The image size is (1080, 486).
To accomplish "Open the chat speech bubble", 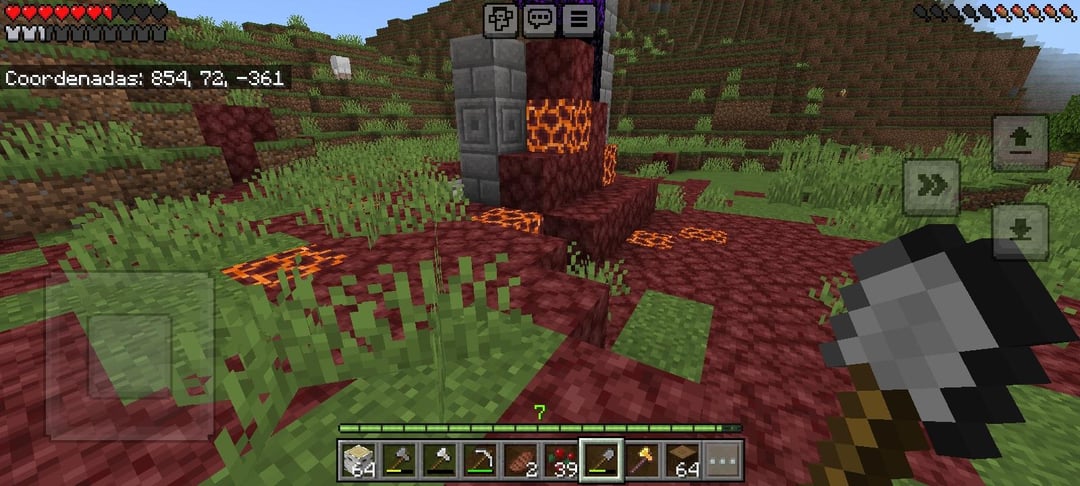I will pos(540,18).
